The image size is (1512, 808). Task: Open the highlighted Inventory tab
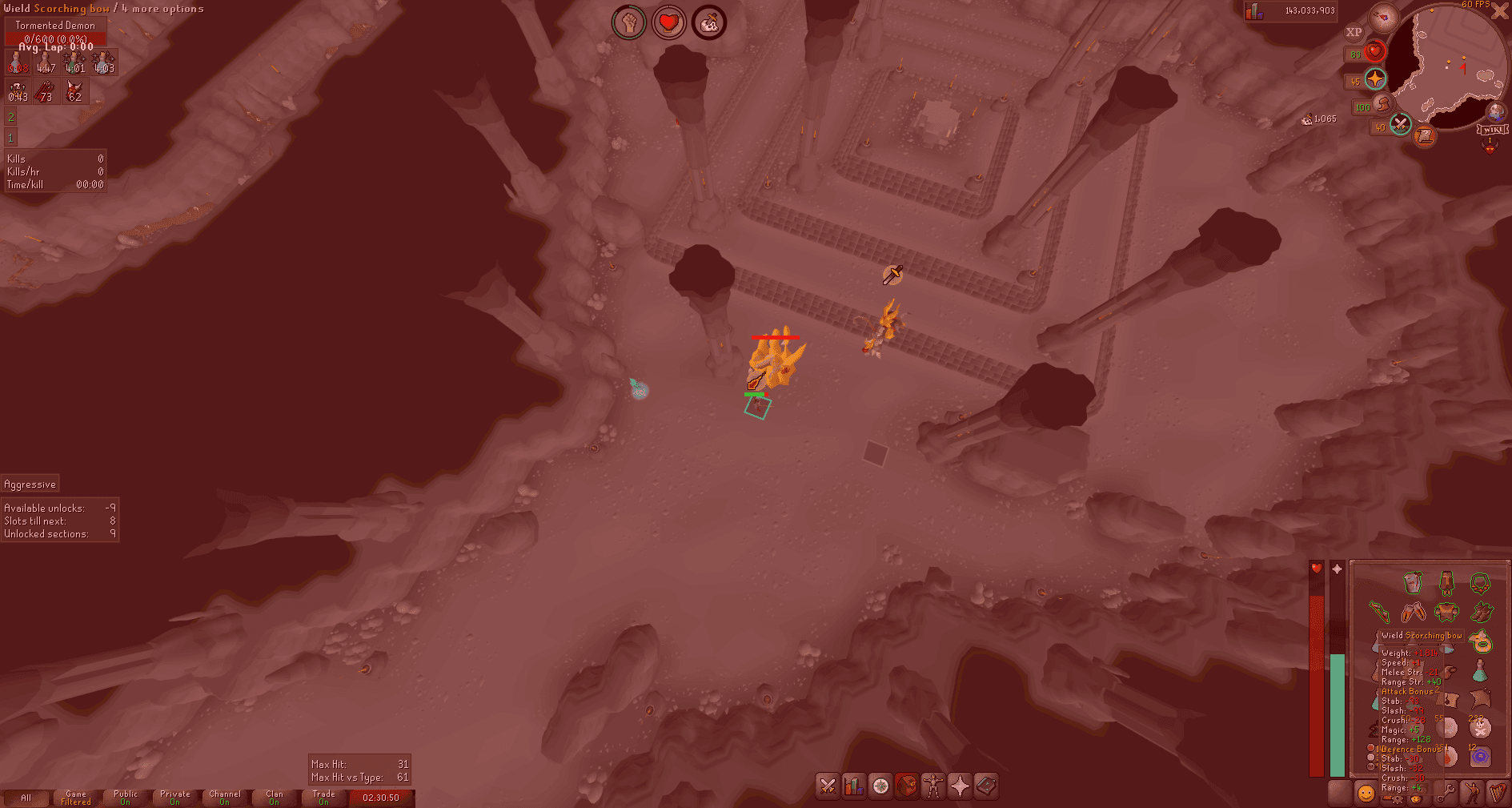click(x=905, y=786)
